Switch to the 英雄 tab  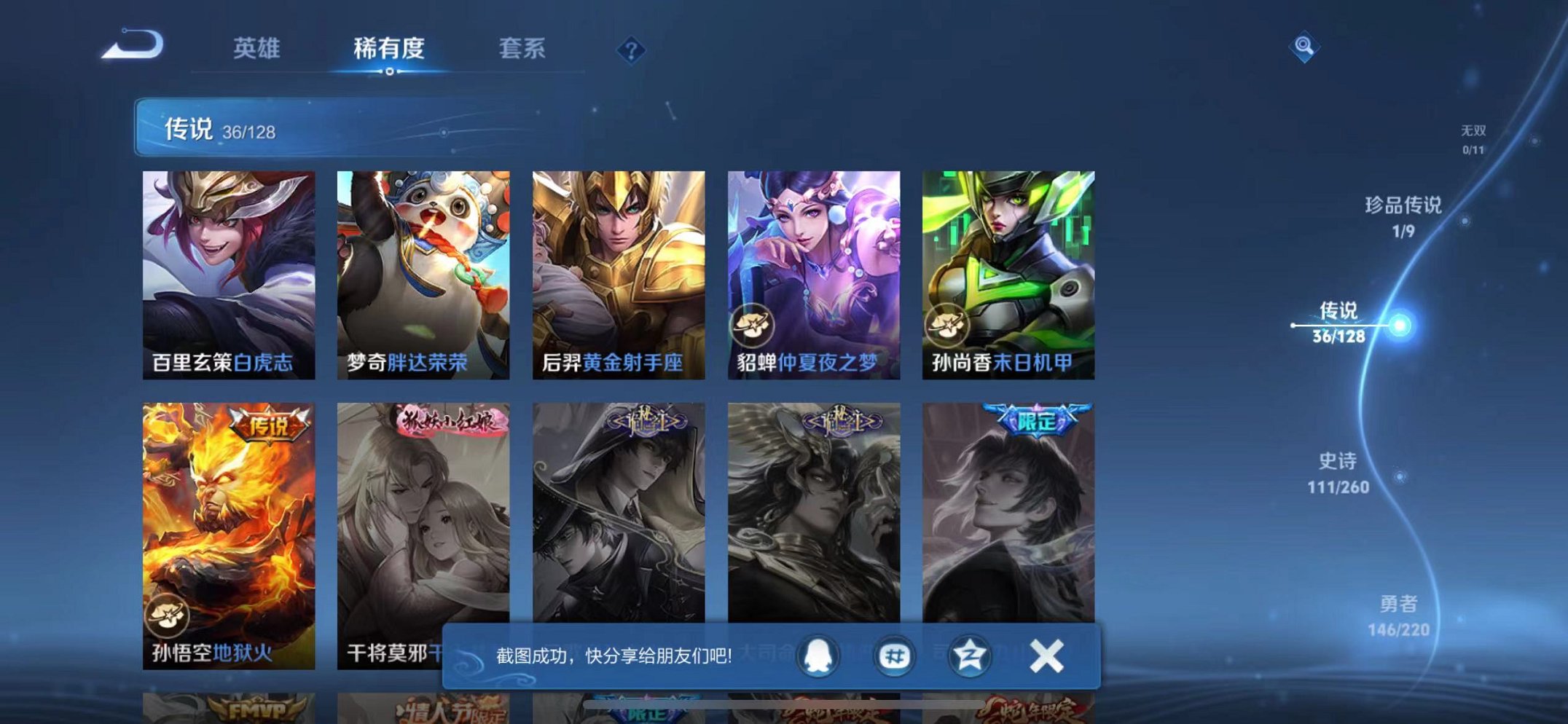pos(259,50)
